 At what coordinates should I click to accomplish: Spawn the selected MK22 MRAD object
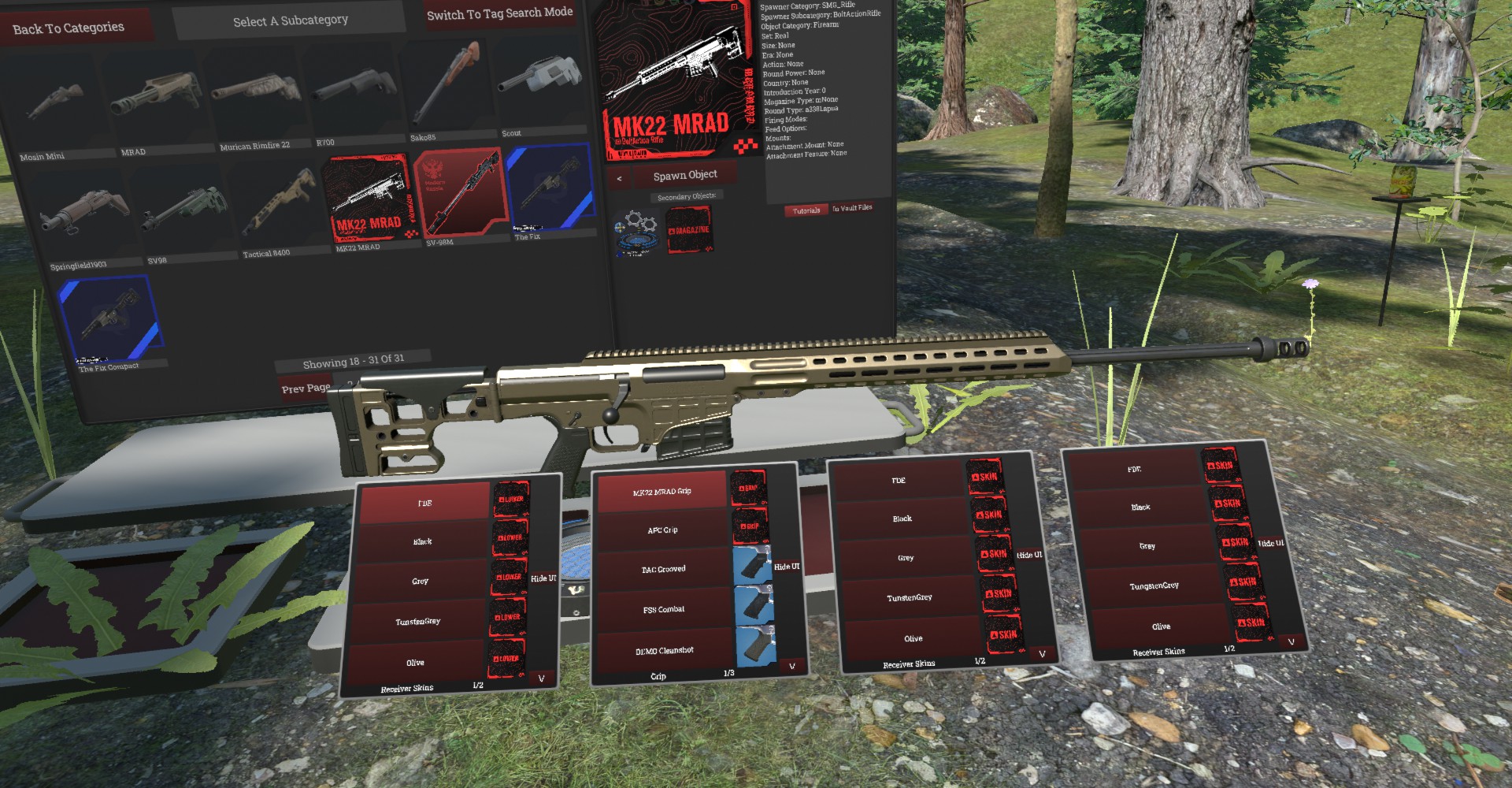point(684,175)
